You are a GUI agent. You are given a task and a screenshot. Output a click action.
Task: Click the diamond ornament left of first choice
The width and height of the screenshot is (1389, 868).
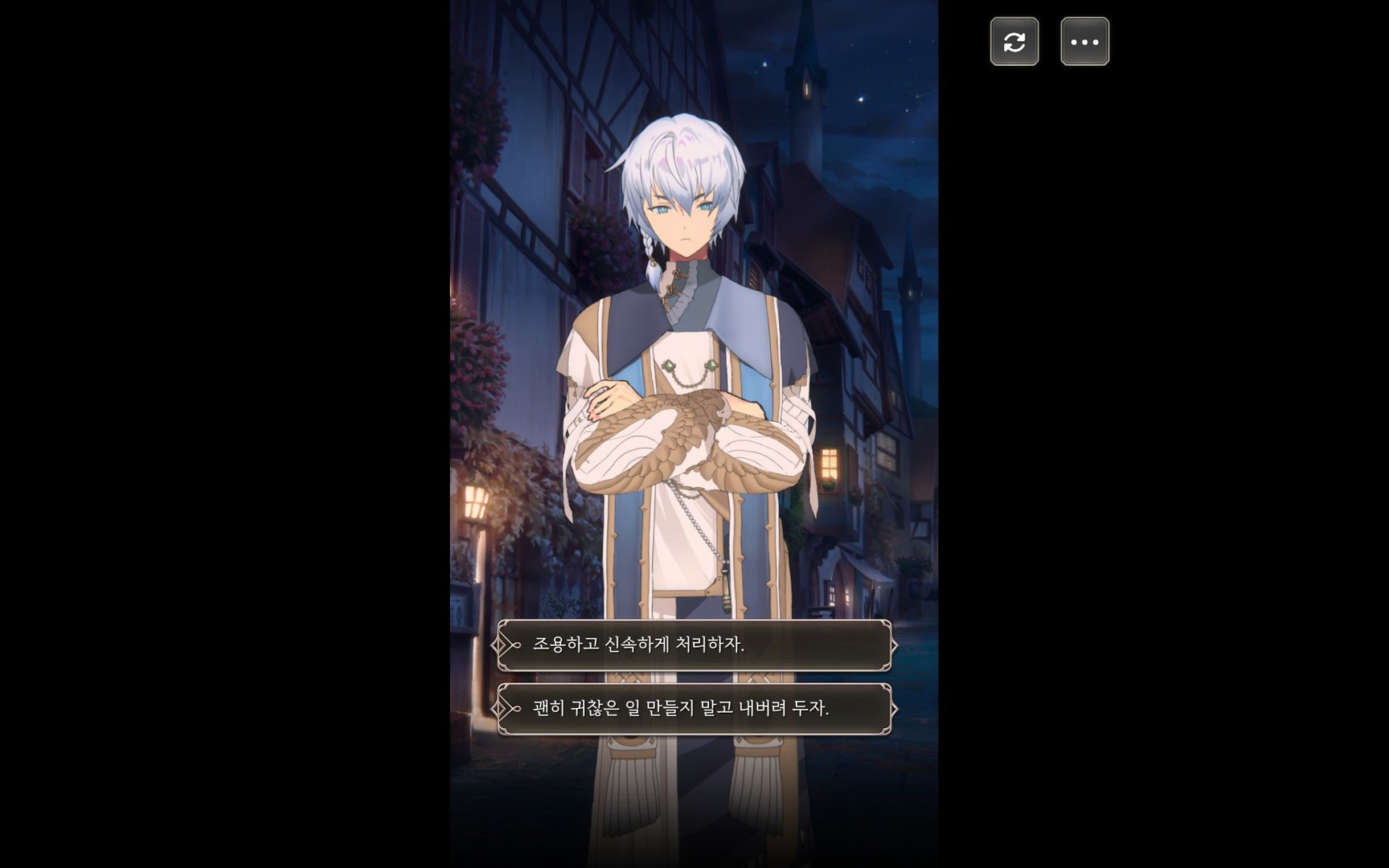click(x=499, y=644)
